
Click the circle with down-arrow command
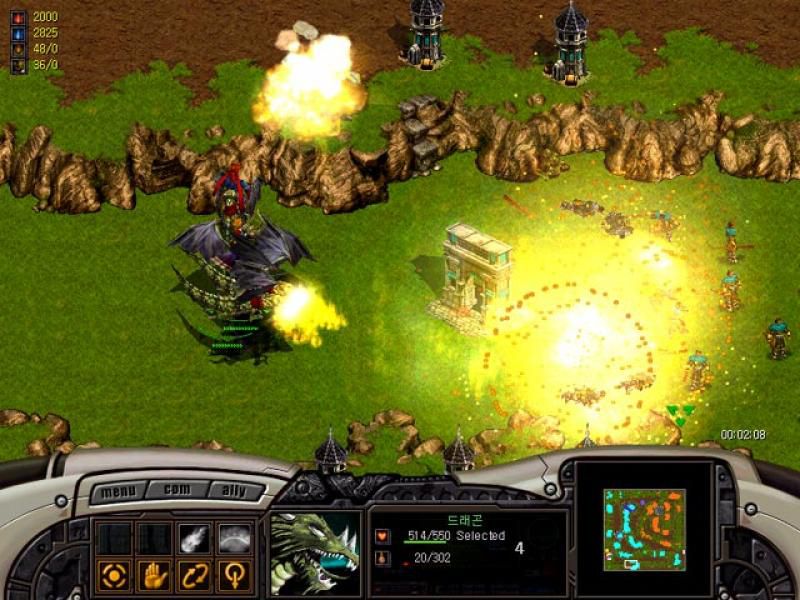(x=234, y=574)
